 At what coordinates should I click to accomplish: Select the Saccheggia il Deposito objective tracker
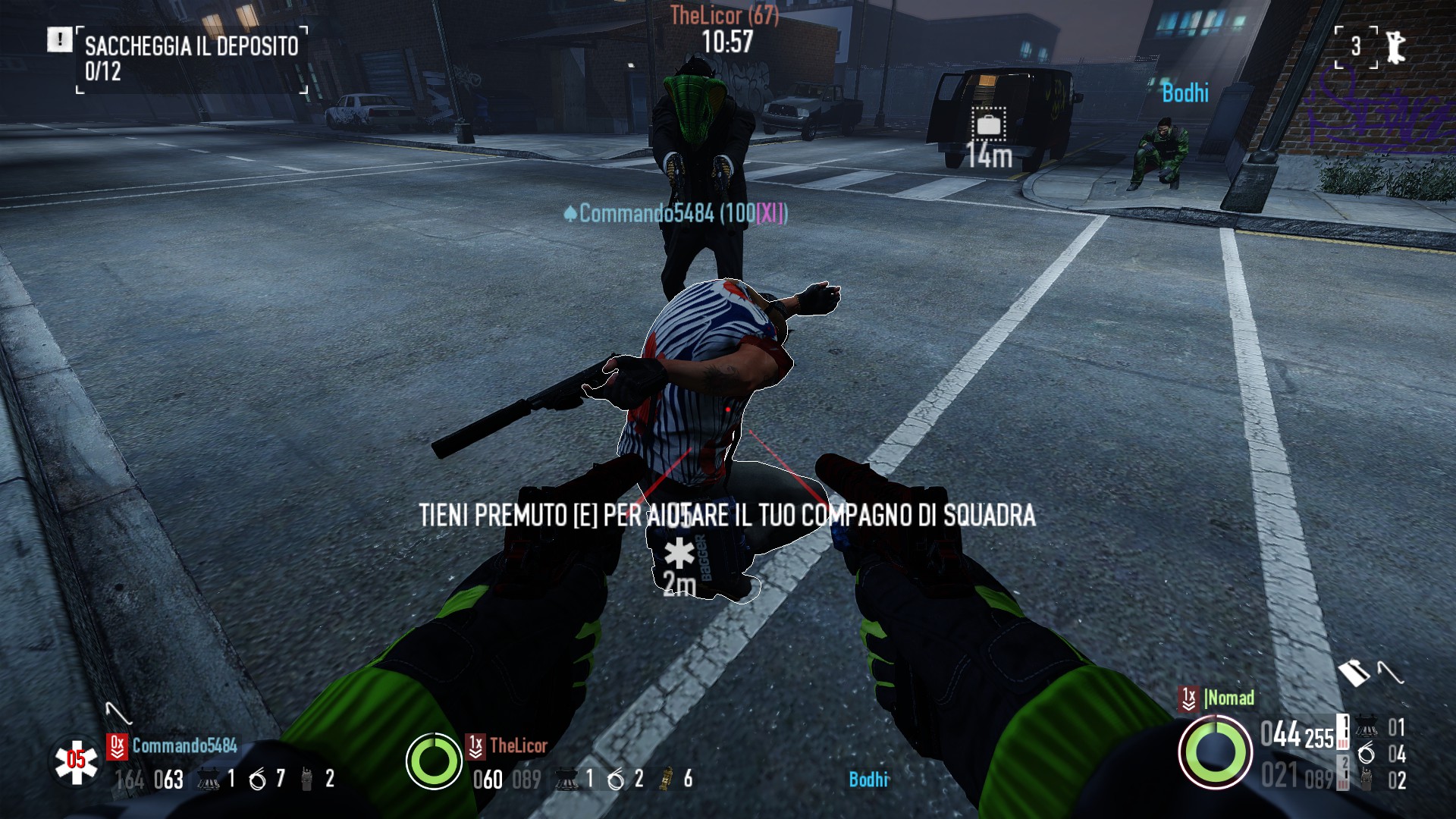coord(191,58)
